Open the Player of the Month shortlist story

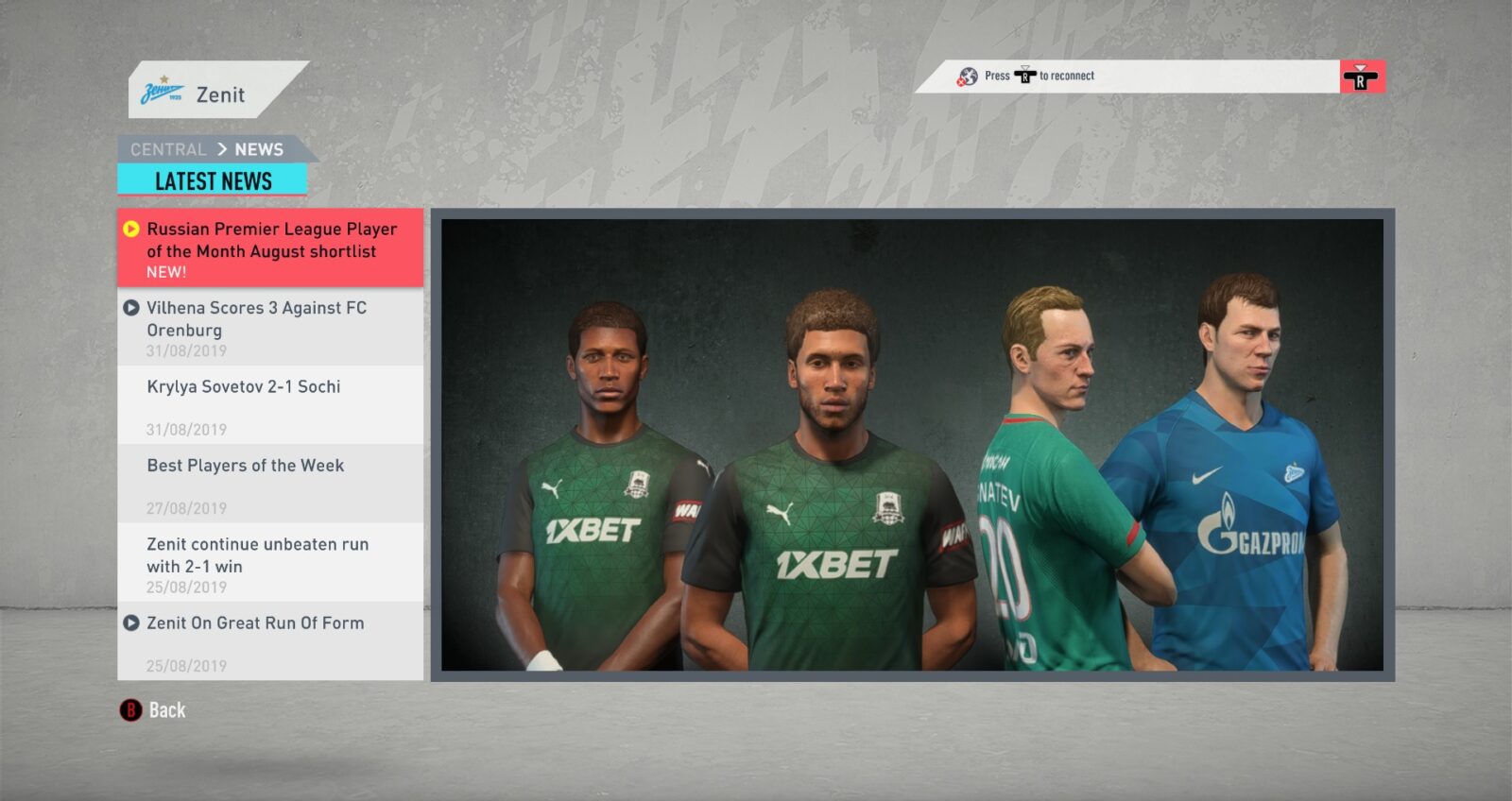270,248
